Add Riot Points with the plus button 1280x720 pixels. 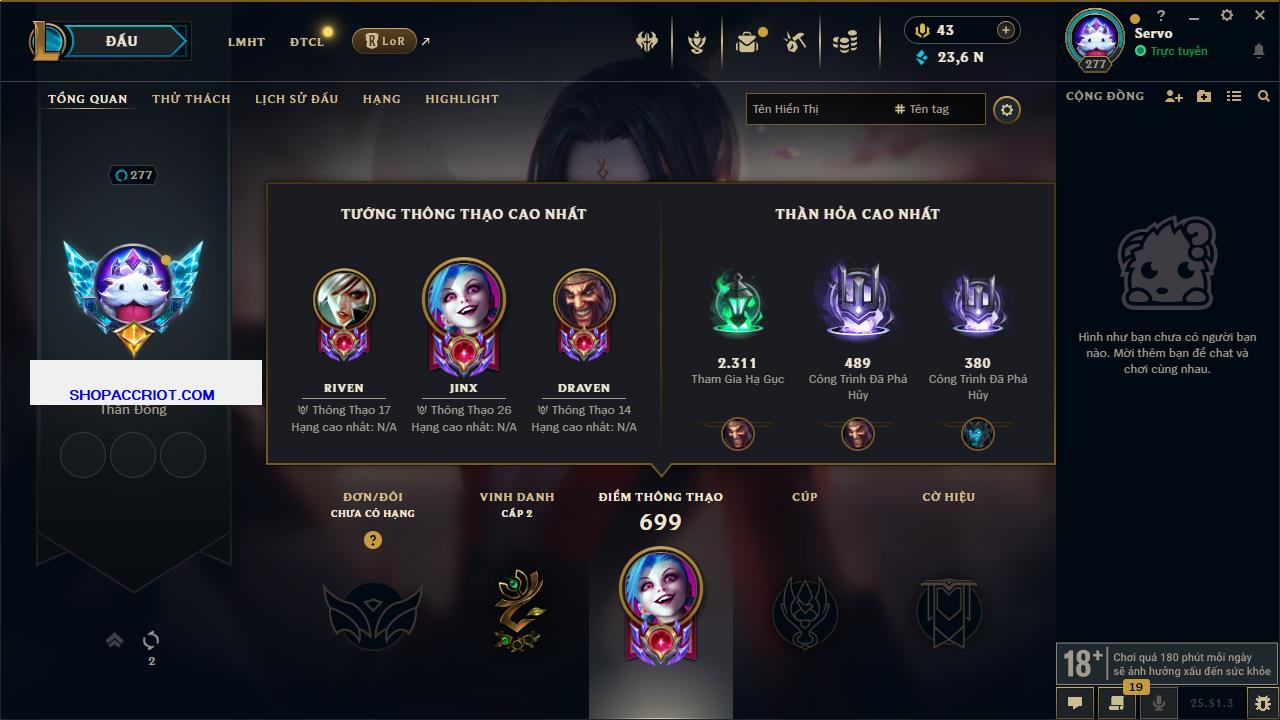pyautogui.click(x=1005, y=30)
